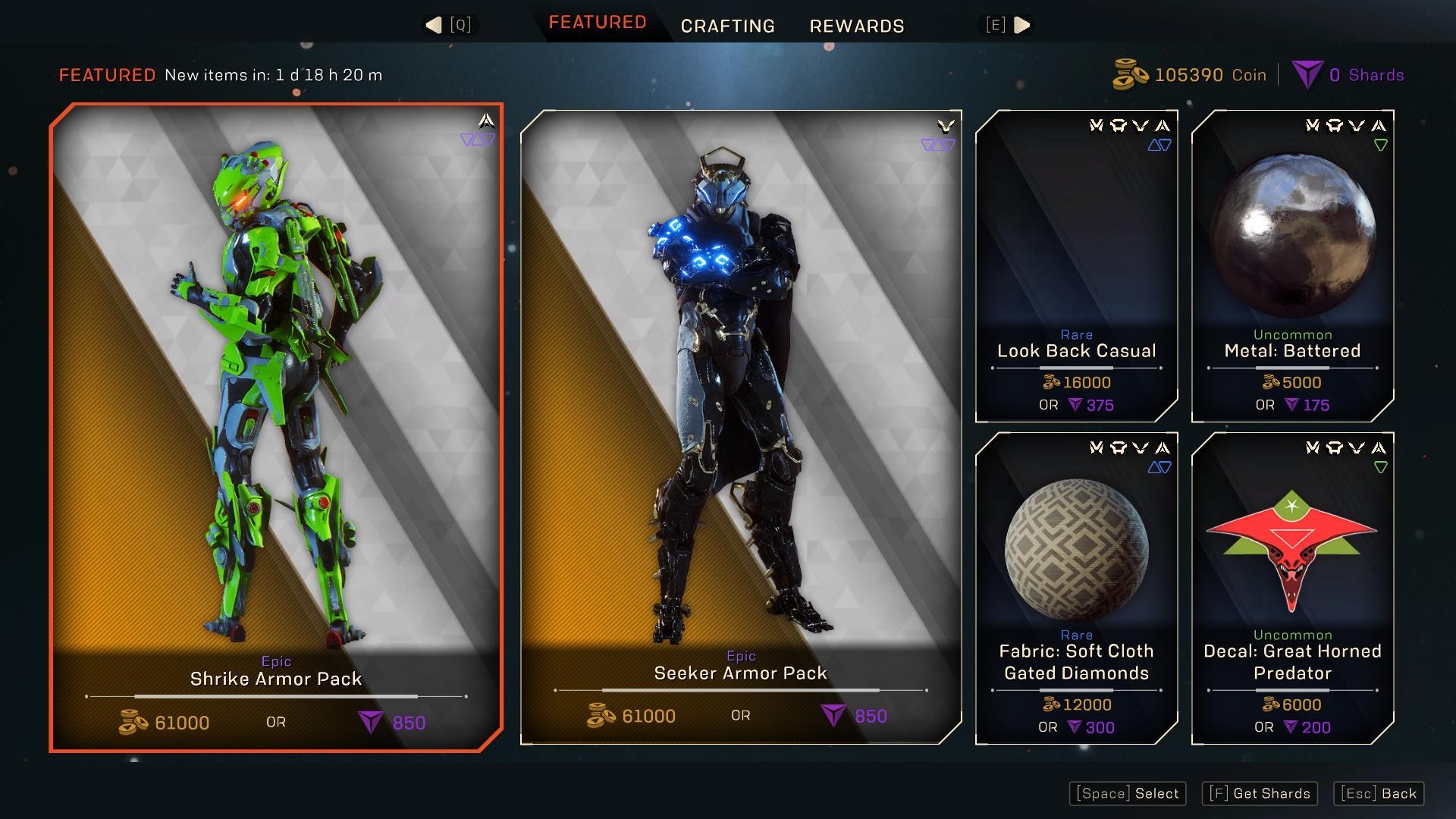Select the Decal: Great Horned Predator card
The width and height of the screenshot is (1456, 819).
point(1292,588)
